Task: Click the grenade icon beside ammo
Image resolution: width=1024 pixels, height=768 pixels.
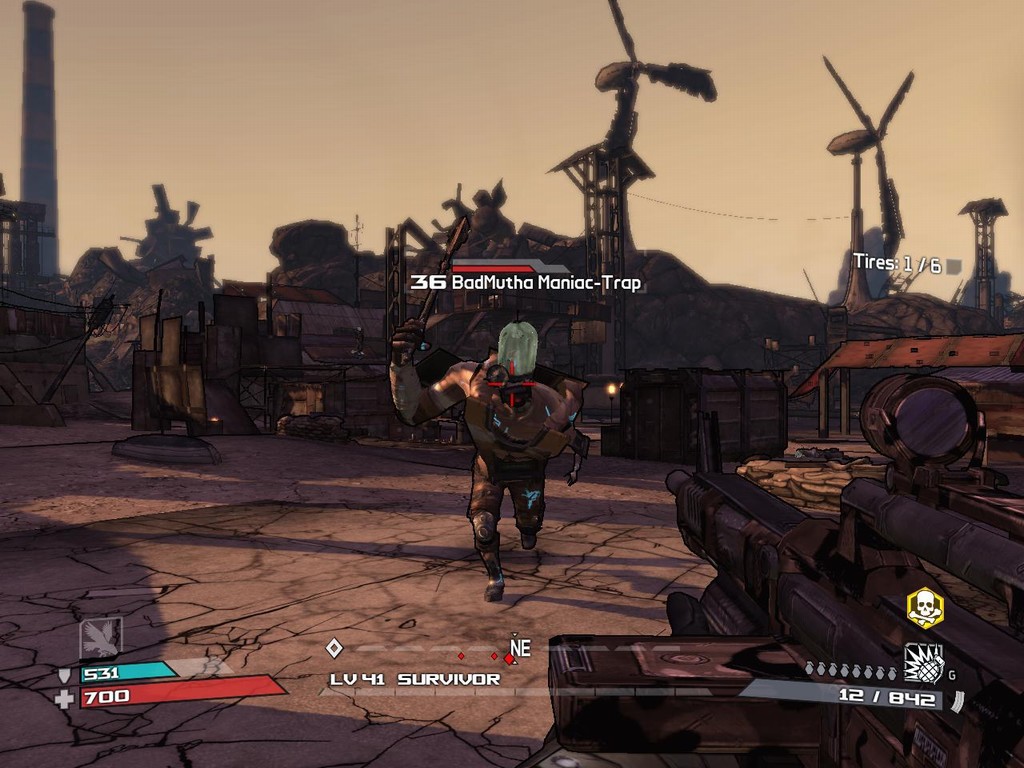Action: click(x=924, y=663)
